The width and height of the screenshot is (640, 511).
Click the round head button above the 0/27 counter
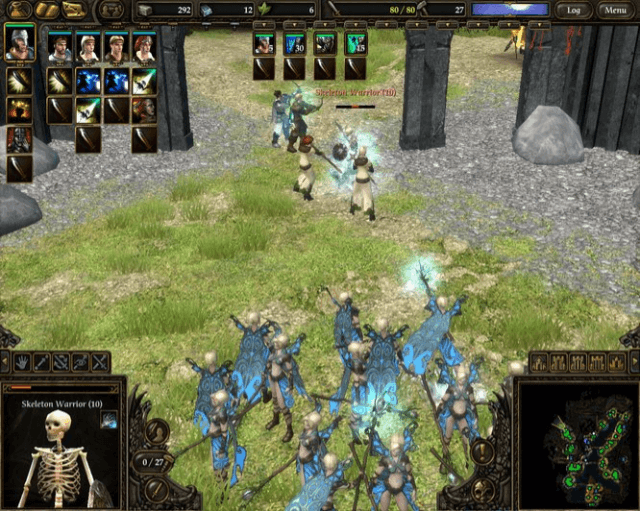coord(156,433)
